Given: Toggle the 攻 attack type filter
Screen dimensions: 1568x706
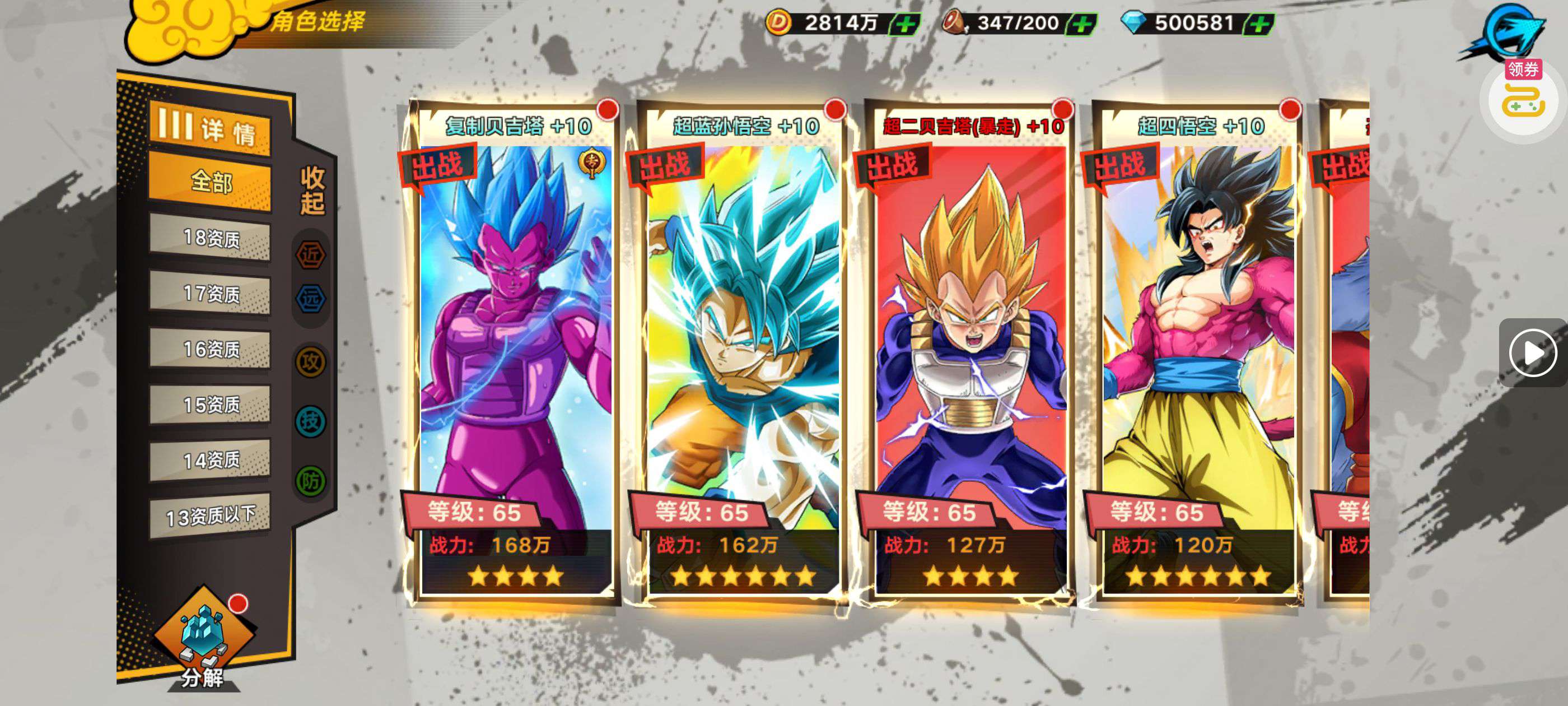Looking at the screenshot, I should [x=310, y=362].
